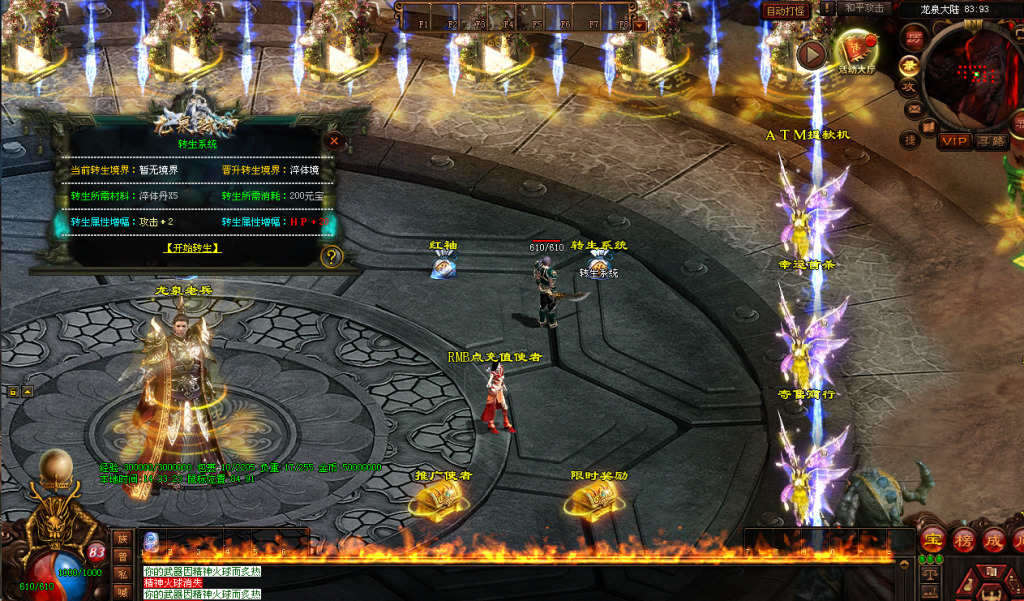Open the 活动大厅 activity hall

[x=856, y=50]
